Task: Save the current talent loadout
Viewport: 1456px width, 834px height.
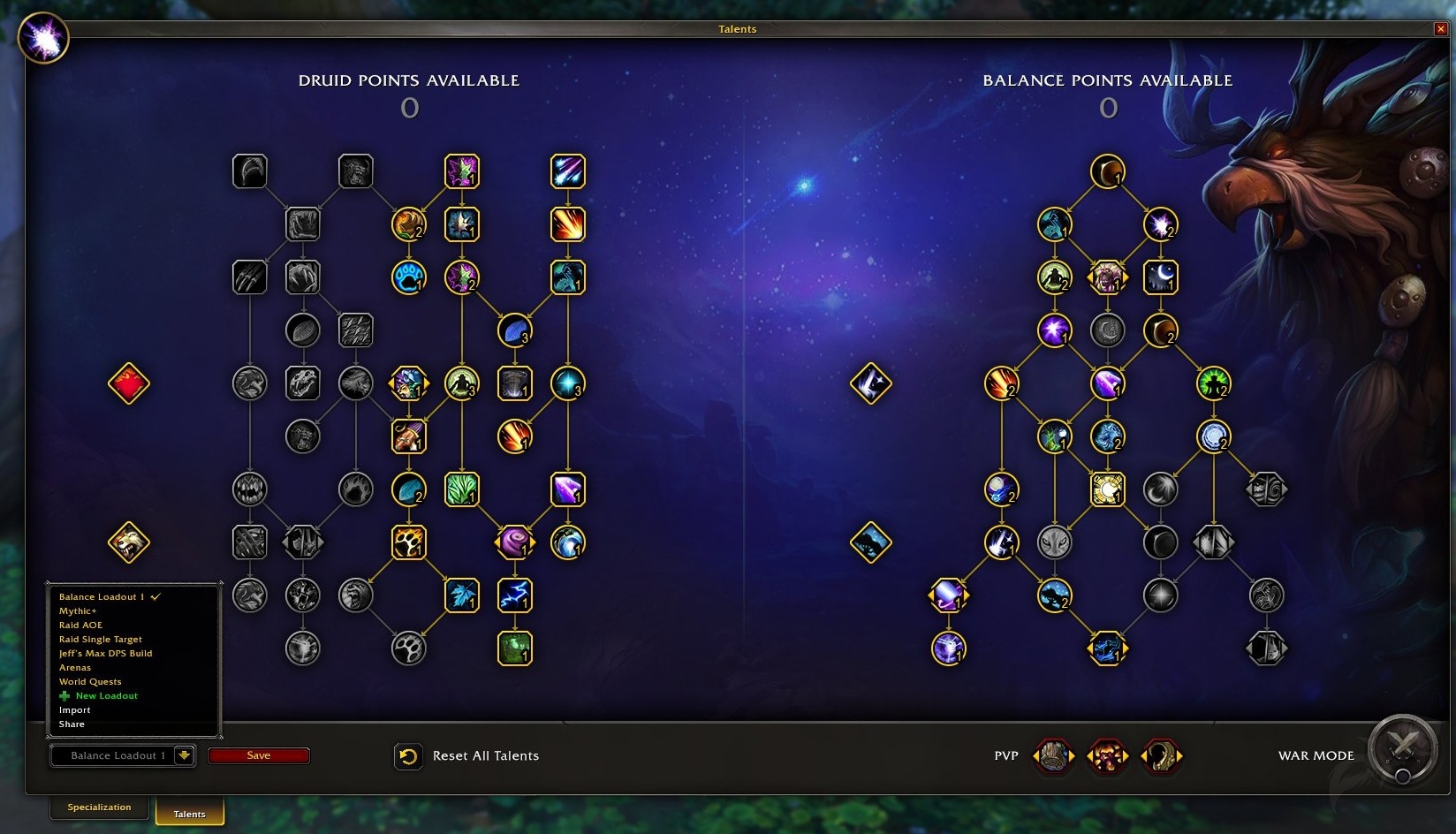Action: tap(258, 755)
